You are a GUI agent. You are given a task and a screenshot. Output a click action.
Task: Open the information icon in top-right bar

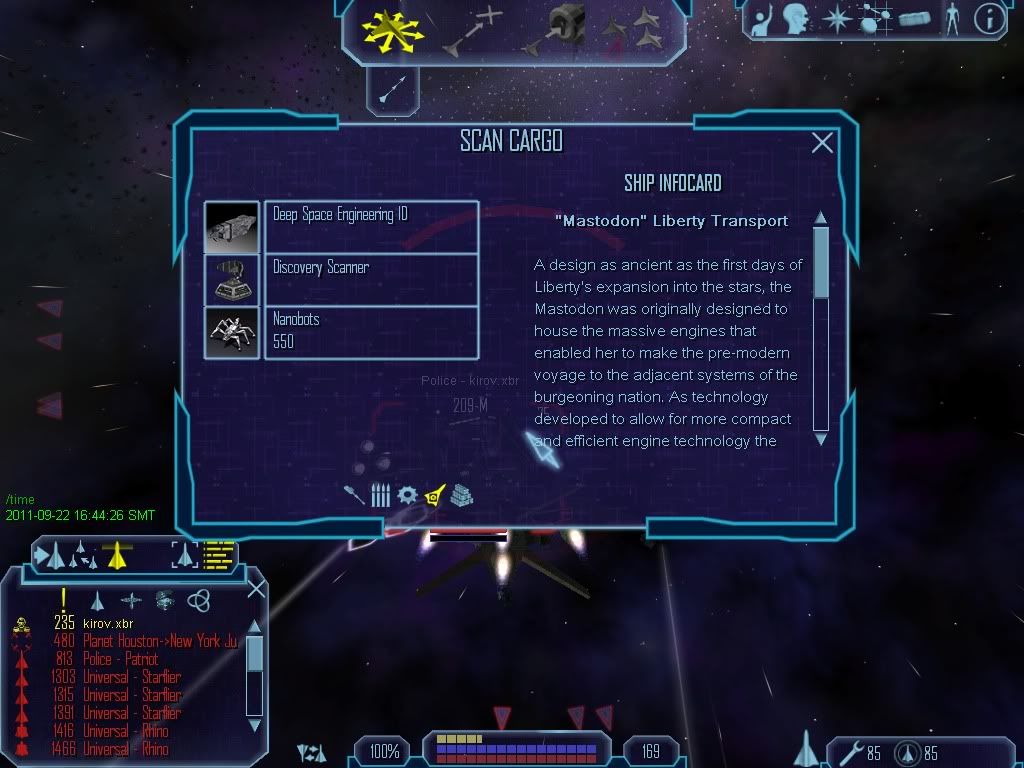pyautogui.click(x=989, y=20)
